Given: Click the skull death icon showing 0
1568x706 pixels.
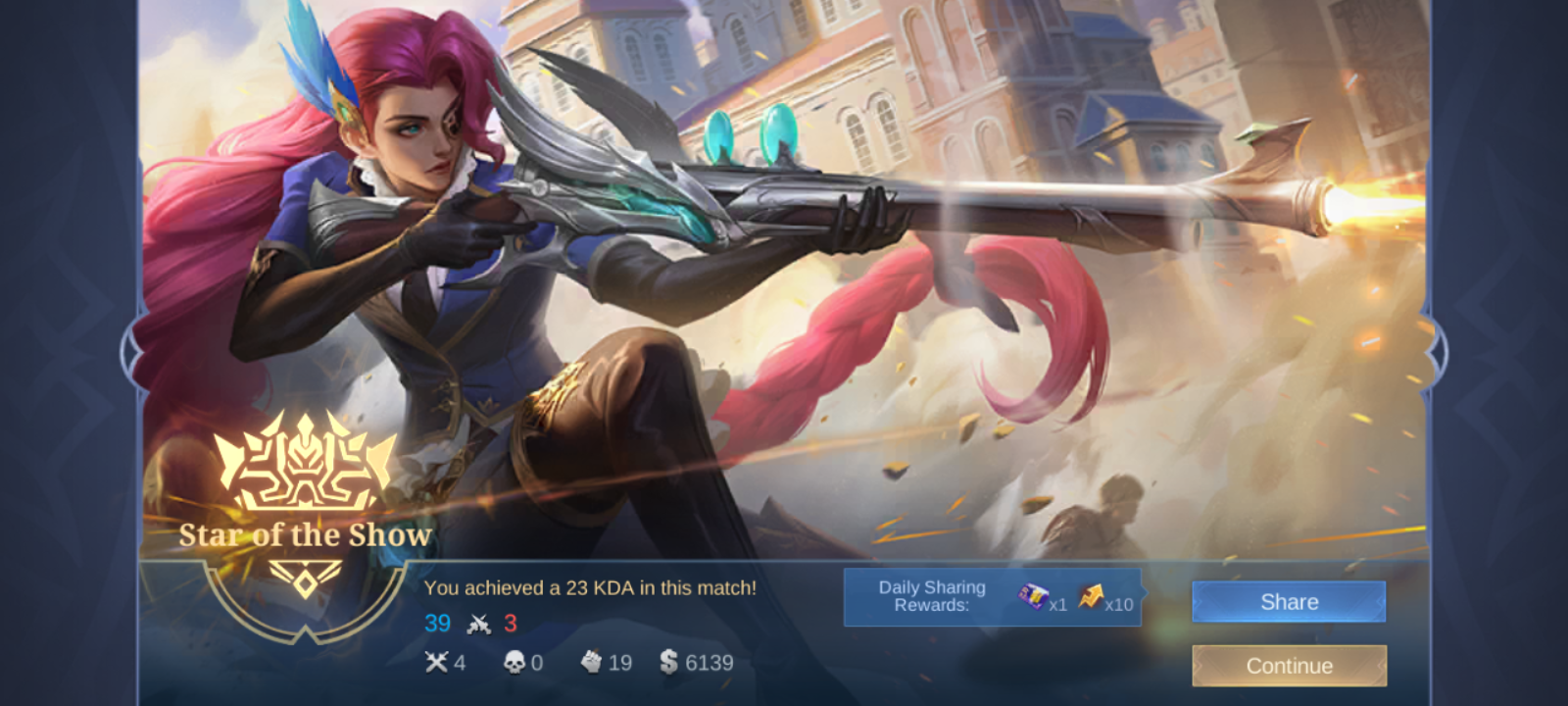Looking at the screenshot, I should [514, 662].
